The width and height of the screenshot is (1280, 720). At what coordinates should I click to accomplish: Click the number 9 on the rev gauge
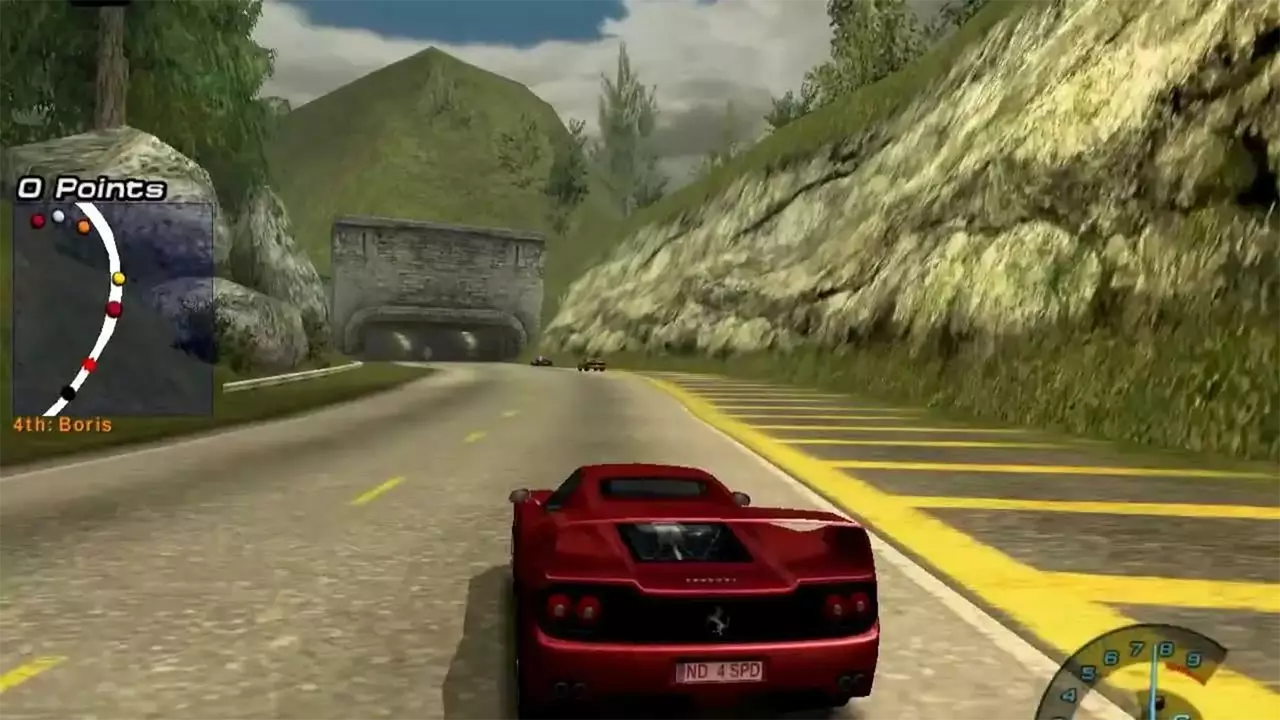tap(1192, 658)
